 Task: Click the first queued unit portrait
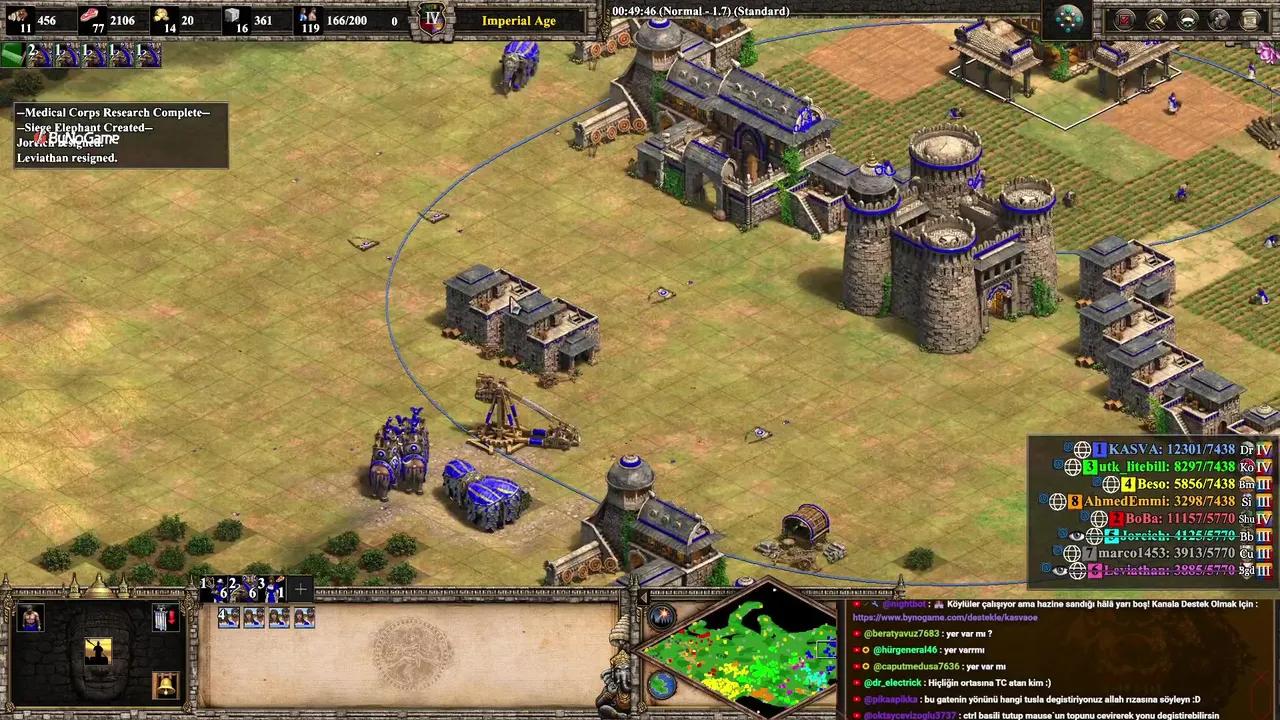coord(228,618)
